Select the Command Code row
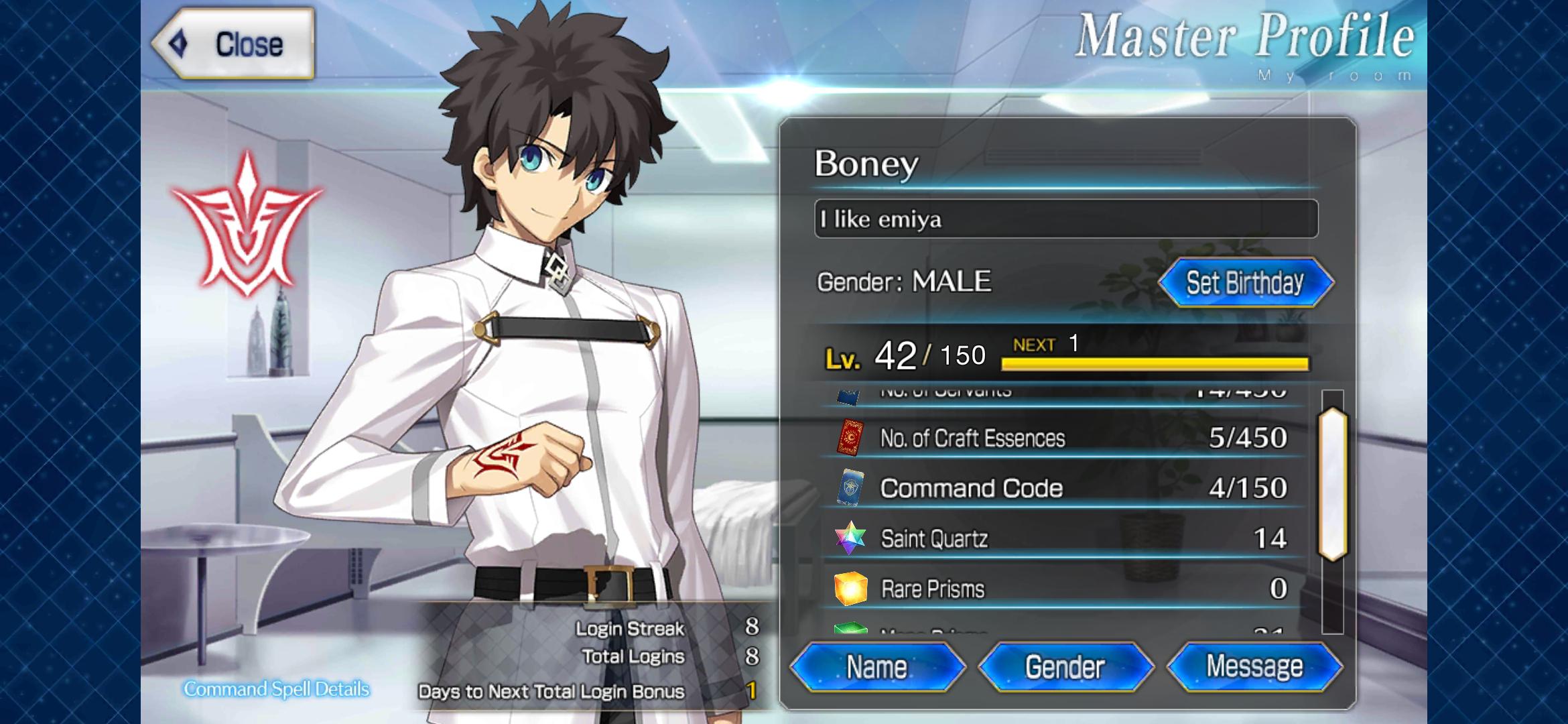1568x724 pixels. [x=1062, y=488]
